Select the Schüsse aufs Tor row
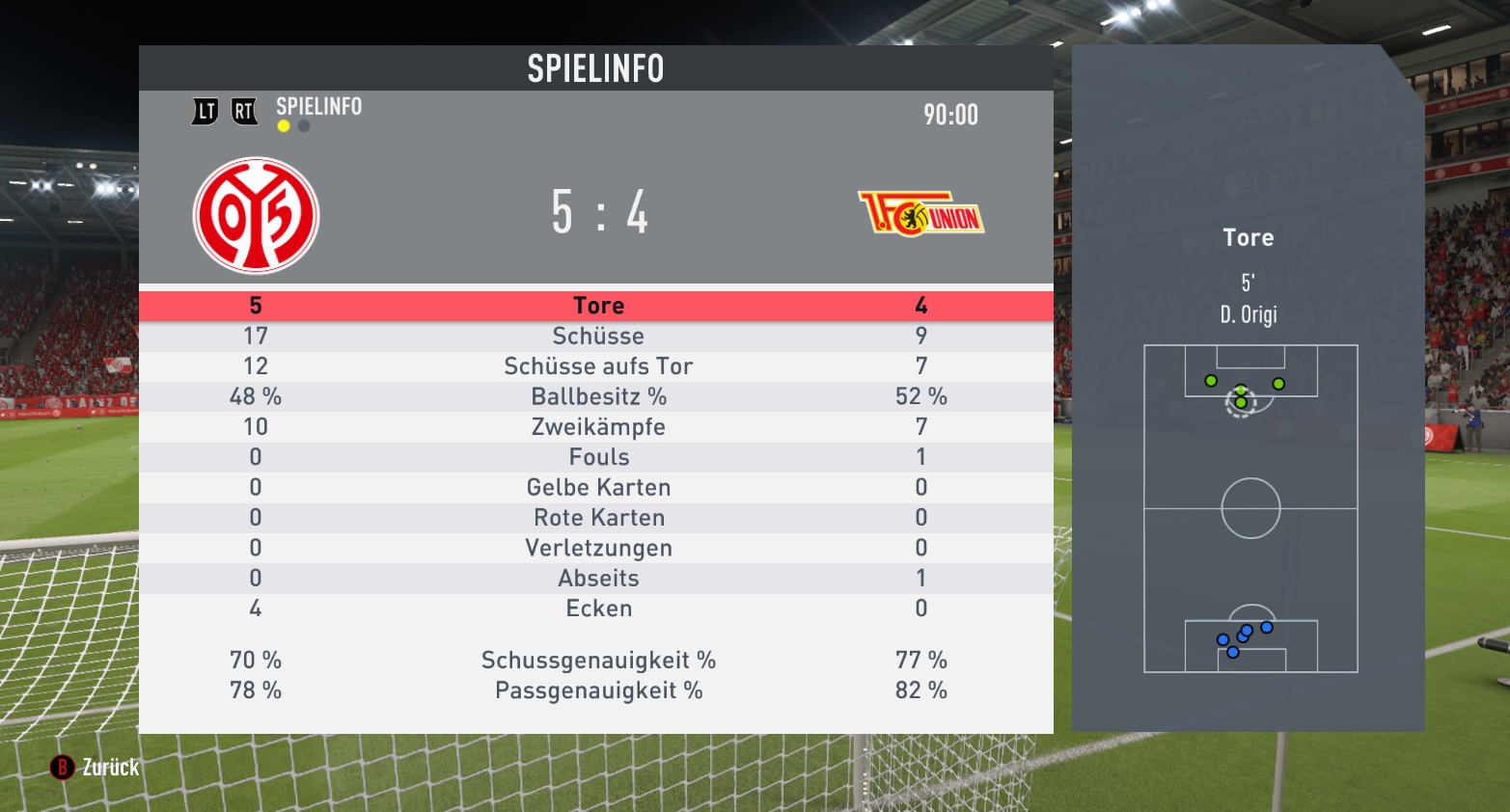The height and width of the screenshot is (812, 1510). tap(598, 366)
